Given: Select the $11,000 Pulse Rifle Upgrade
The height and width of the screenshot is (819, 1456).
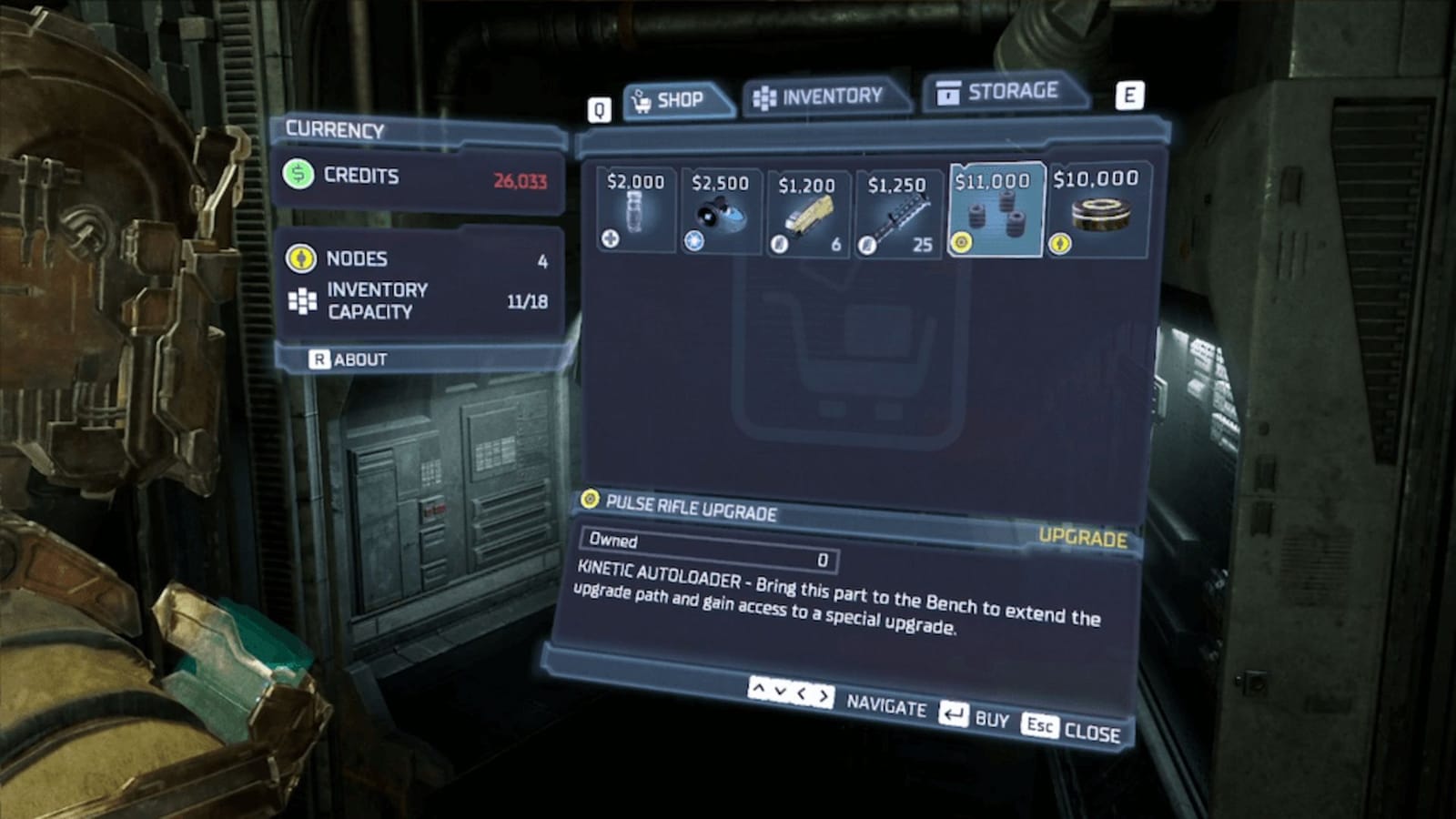Looking at the screenshot, I should [996, 209].
